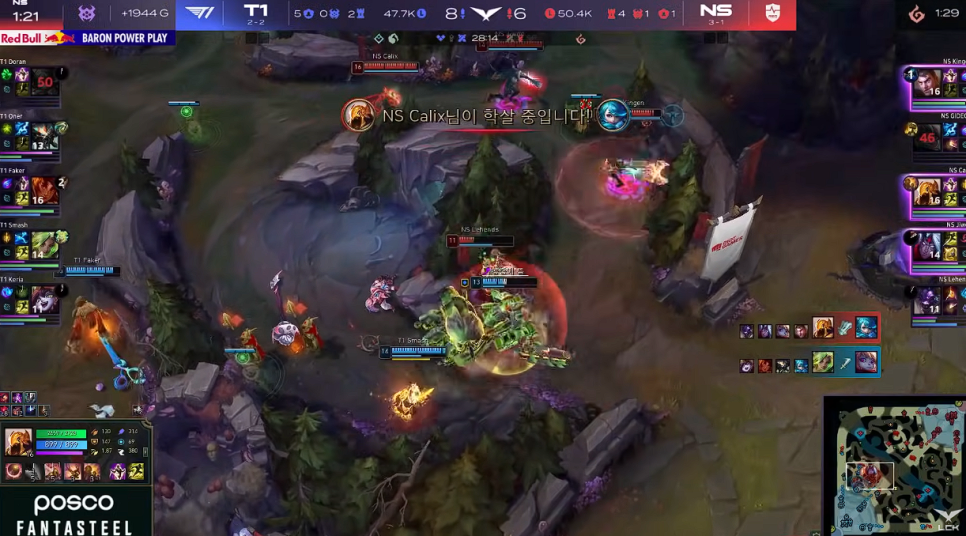Select T1 Faker's champion portrait
This screenshot has height=536, width=966.
tap(44, 190)
